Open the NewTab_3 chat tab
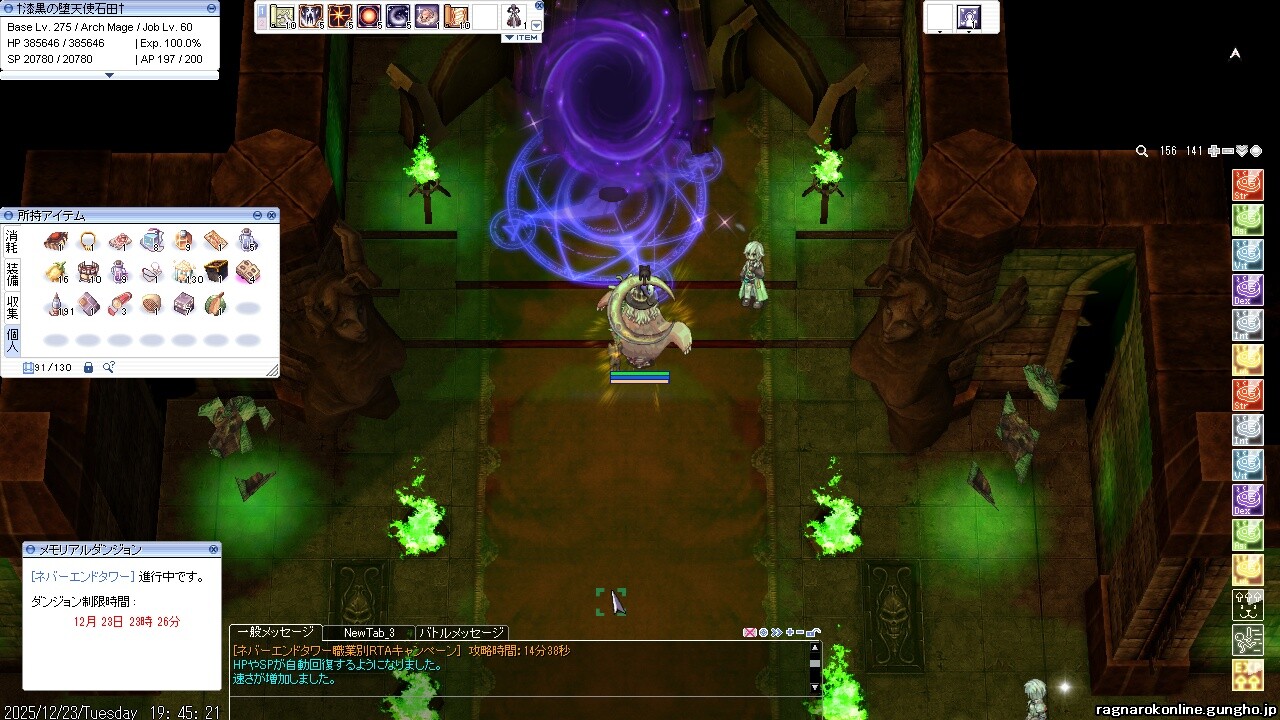1280x720 pixels. point(369,633)
